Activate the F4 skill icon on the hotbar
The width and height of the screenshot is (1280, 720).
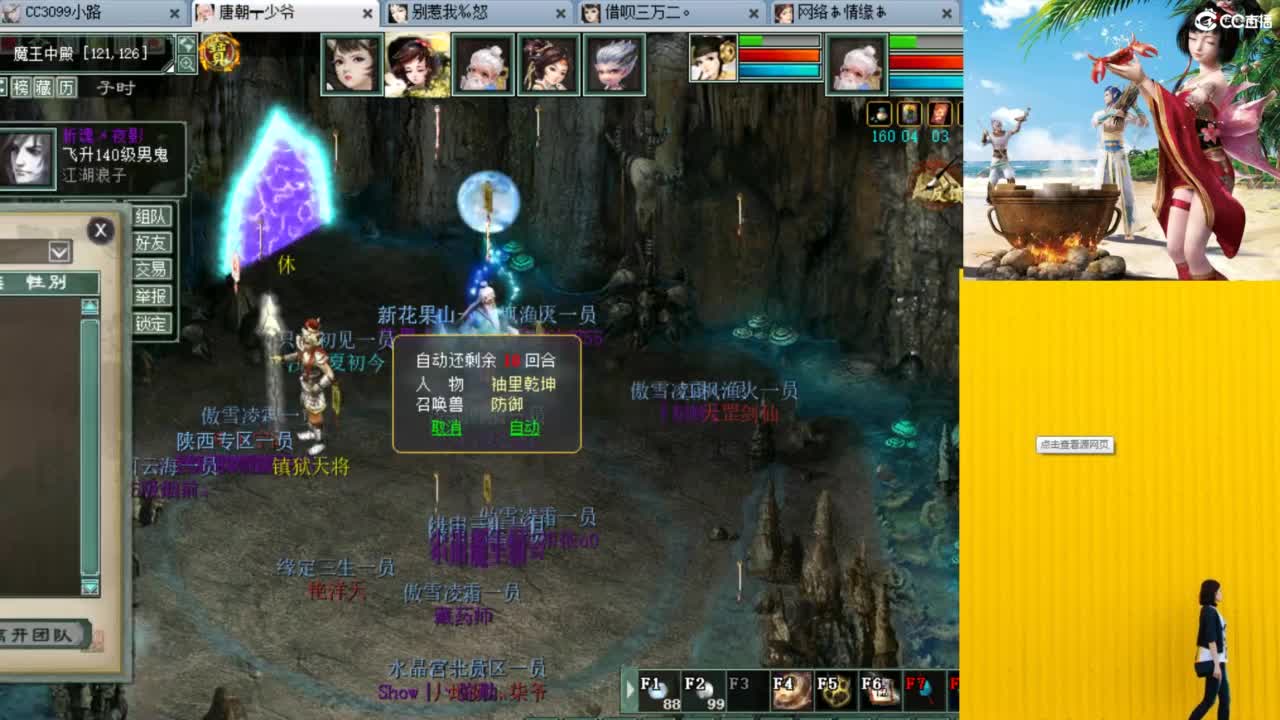793,690
